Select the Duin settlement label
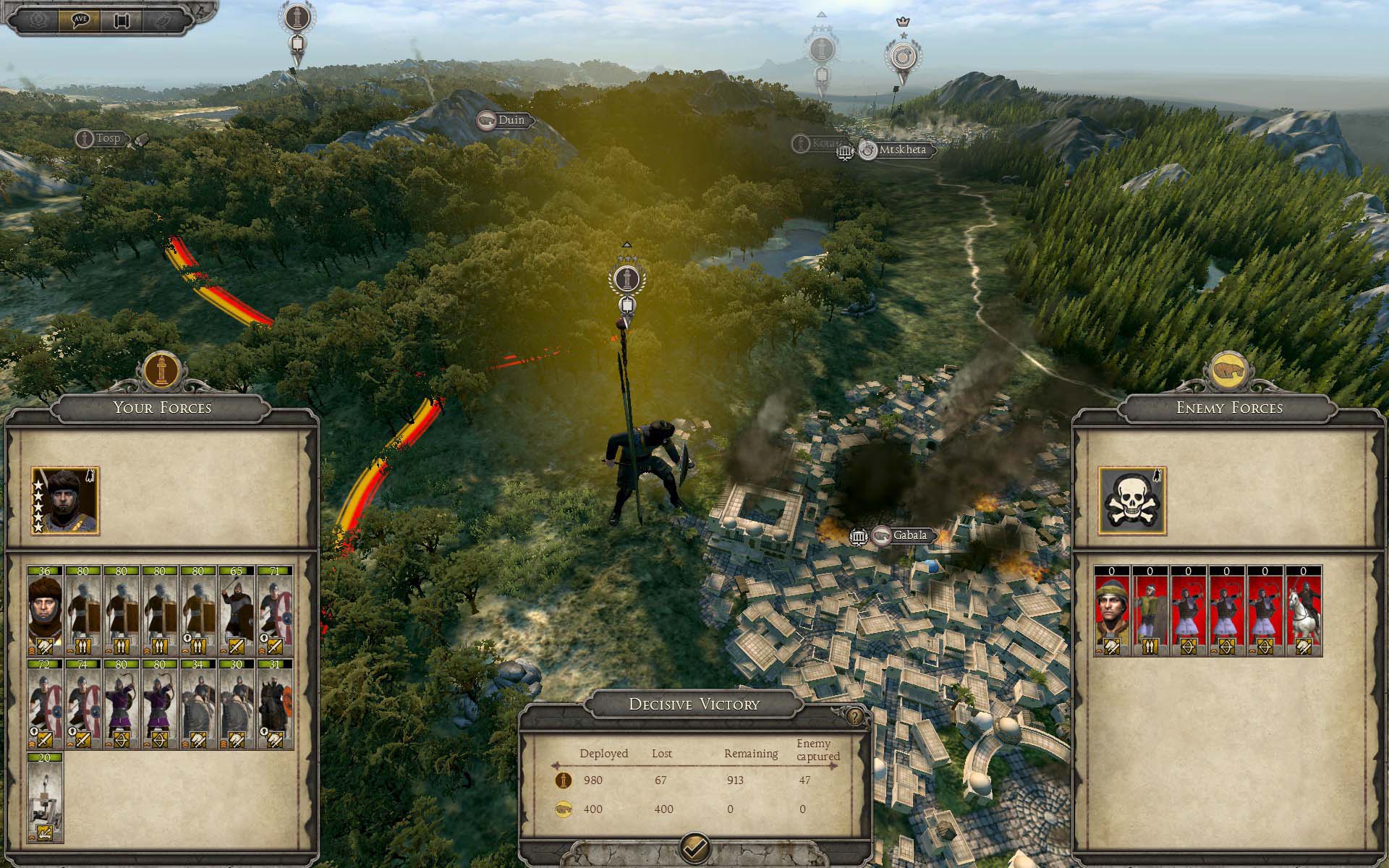1389x868 pixels. (511, 120)
